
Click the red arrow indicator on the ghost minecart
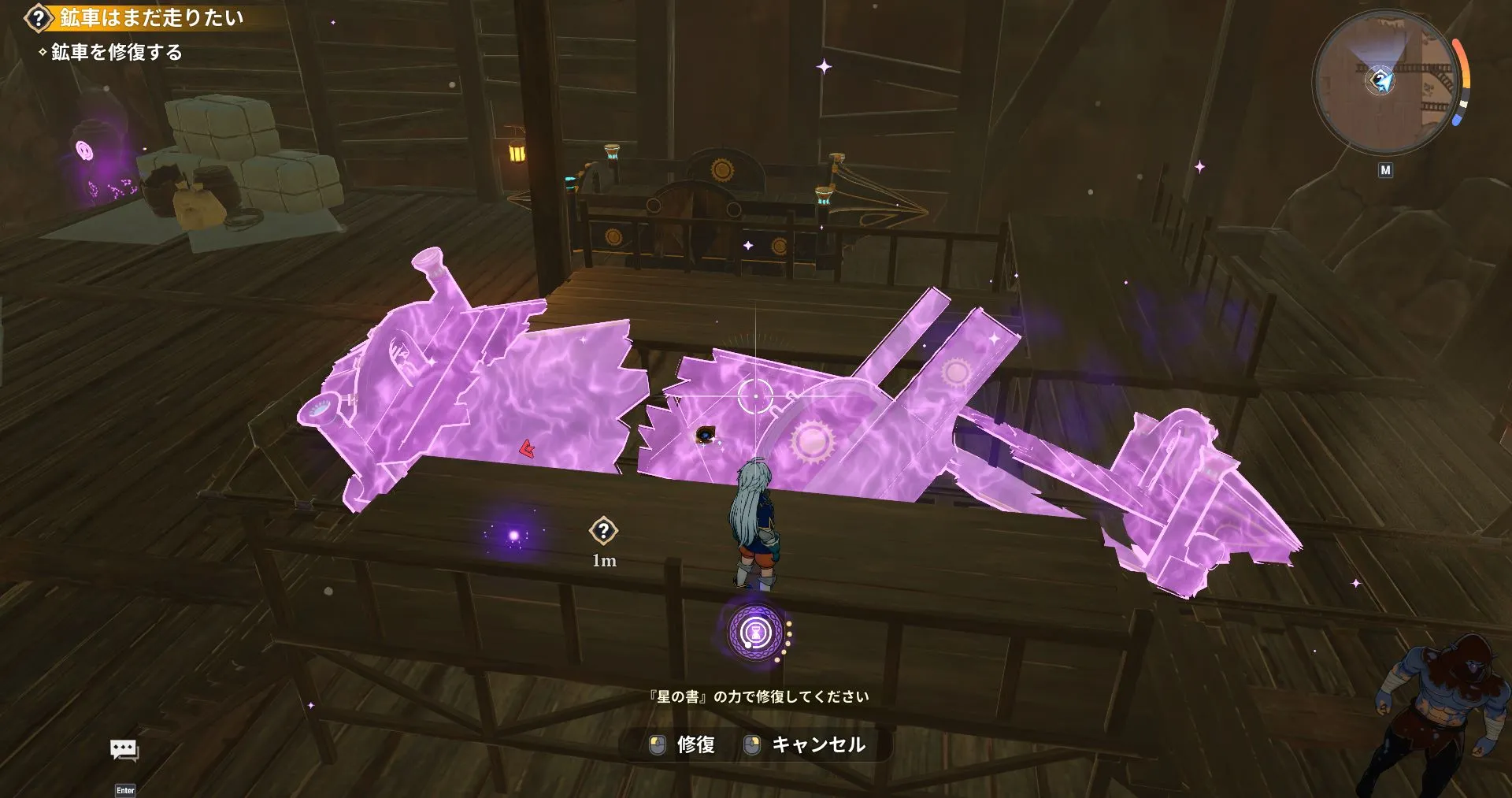(526, 448)
